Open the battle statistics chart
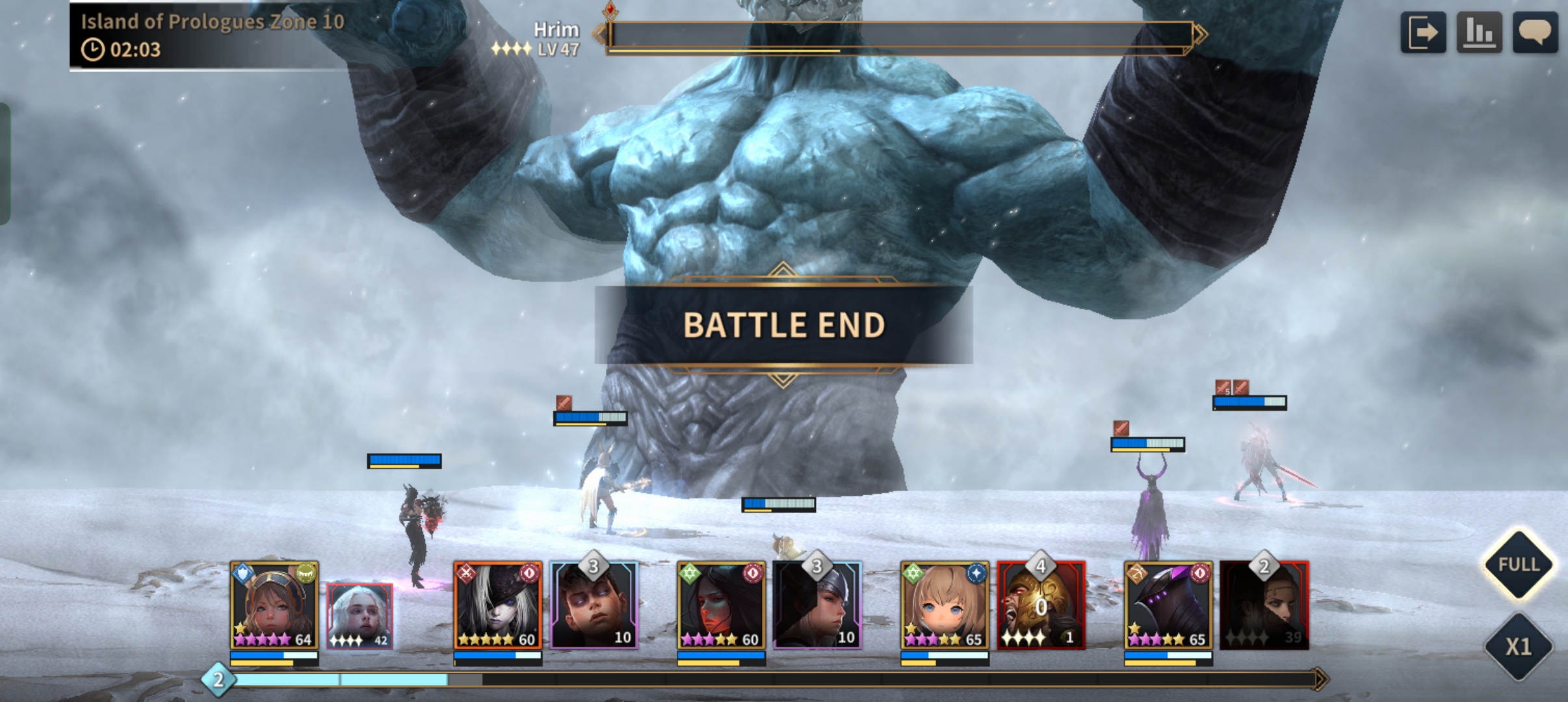 (1479, 32)
